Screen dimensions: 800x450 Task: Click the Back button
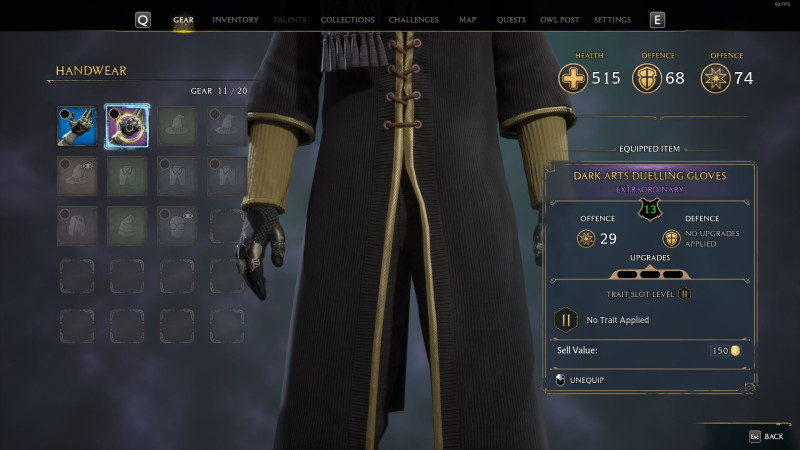point(766,436)
